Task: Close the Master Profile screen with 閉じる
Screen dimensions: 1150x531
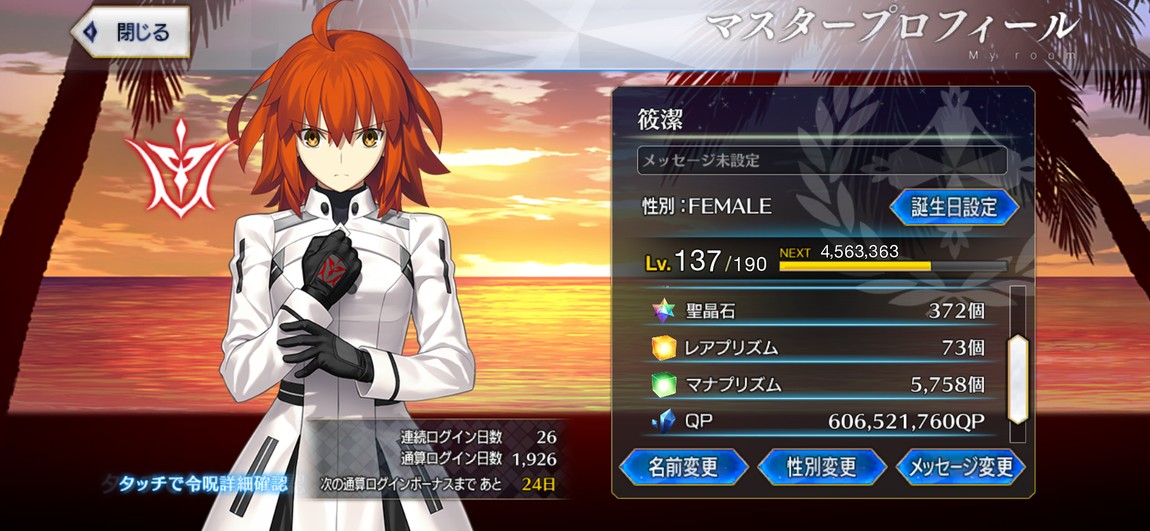Action: click(x=130, y=31)
